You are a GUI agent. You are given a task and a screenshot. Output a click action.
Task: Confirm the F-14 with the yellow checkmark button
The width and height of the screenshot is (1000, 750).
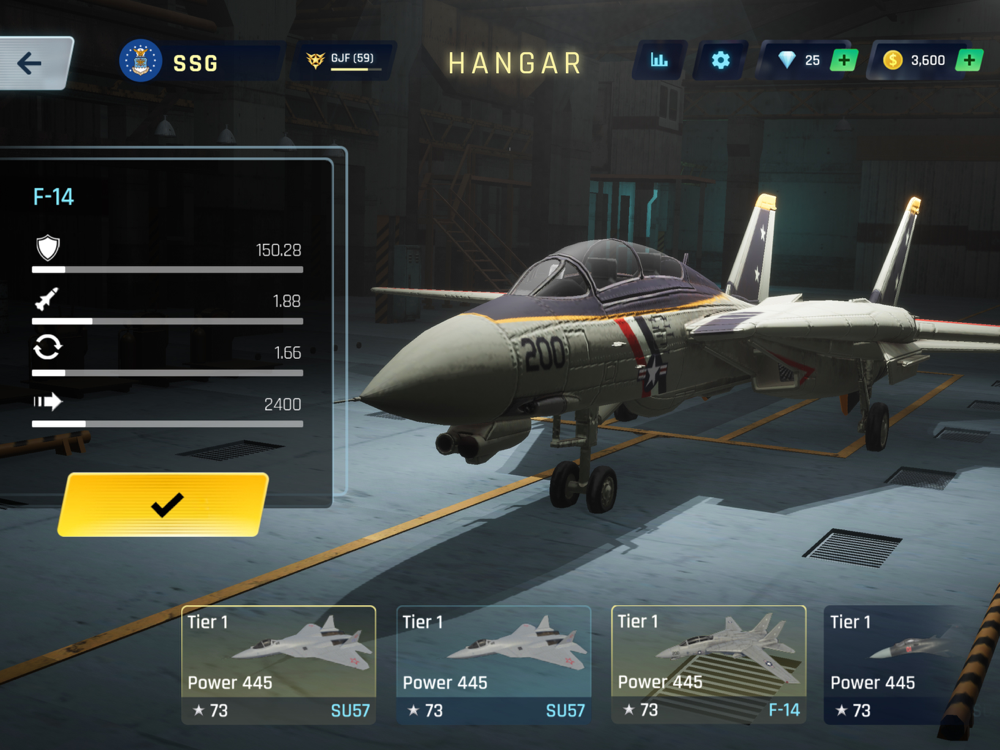(x=165, y=505)
